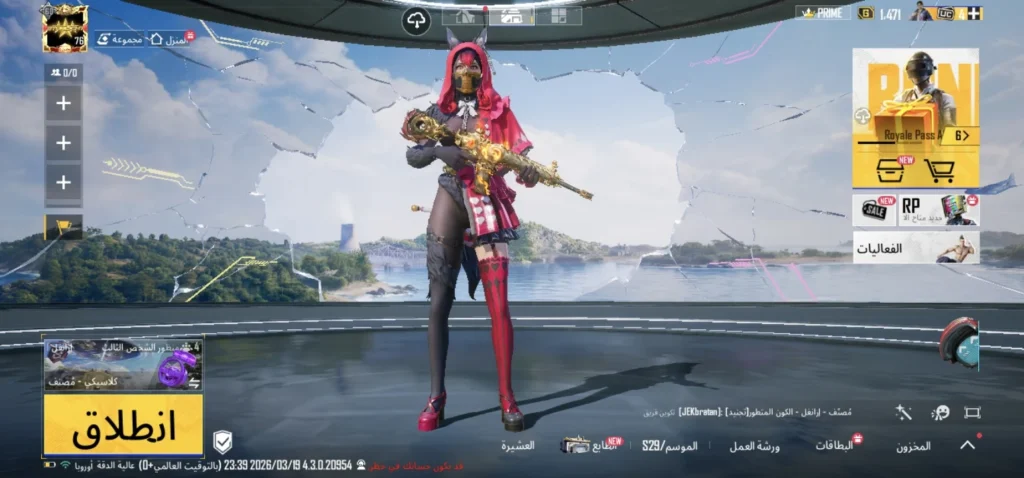Open the RP promotion tile
Image resolution: width=1024 pixels, height=478 pixels.
(938, 210)
